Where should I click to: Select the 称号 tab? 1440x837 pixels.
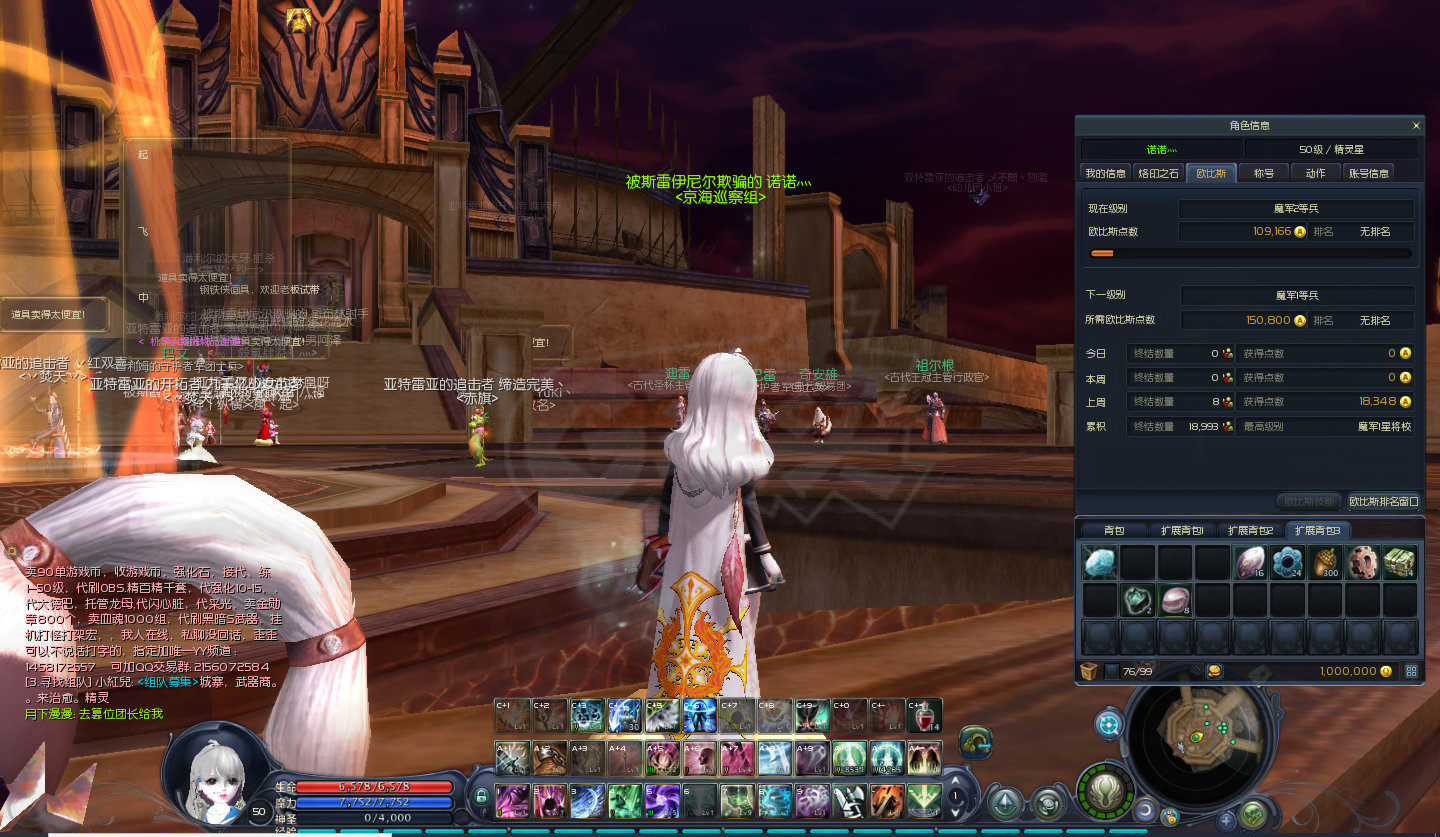(x=1264, y=173)
